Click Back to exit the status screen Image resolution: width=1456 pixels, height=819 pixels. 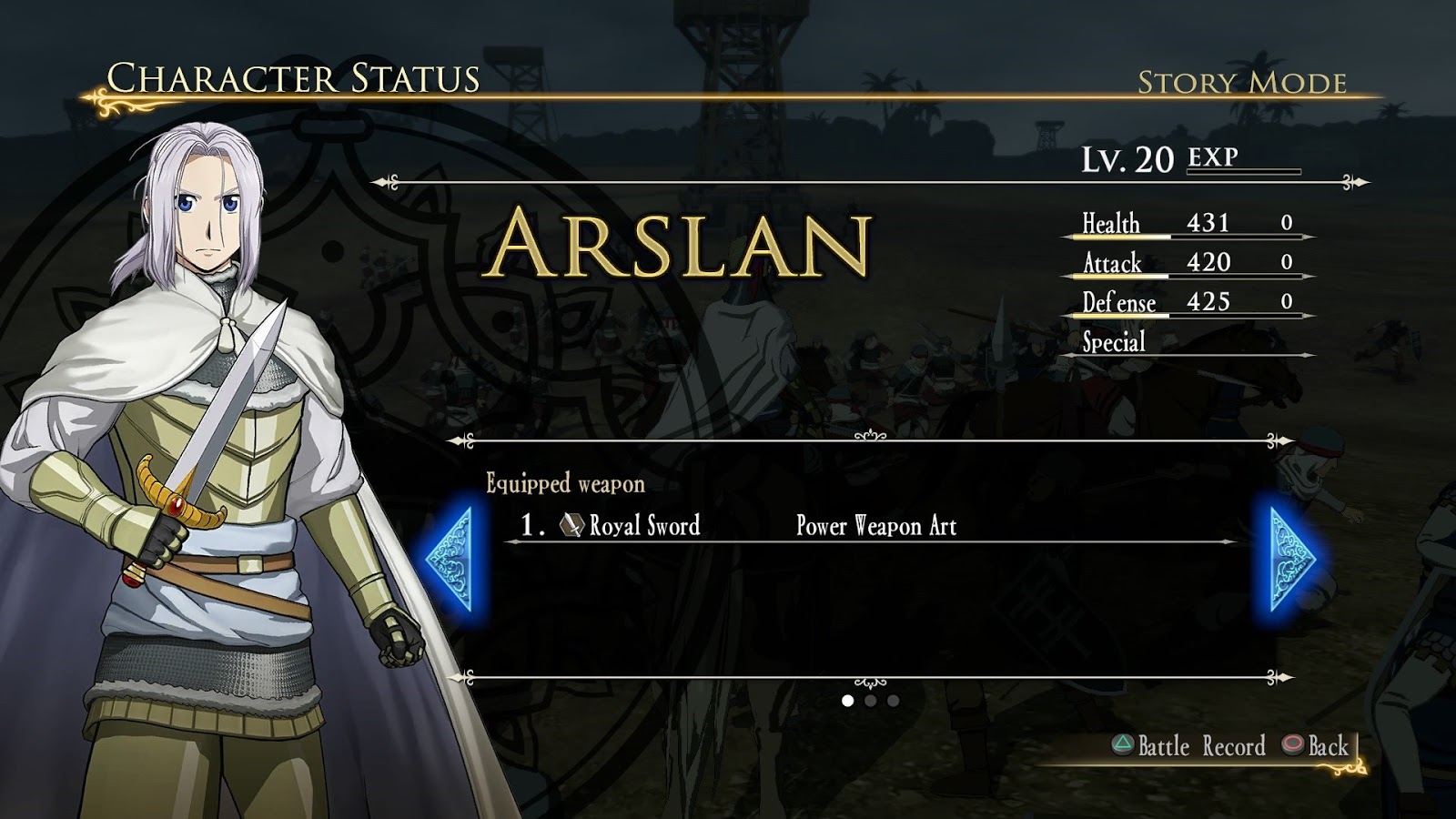1319,748
